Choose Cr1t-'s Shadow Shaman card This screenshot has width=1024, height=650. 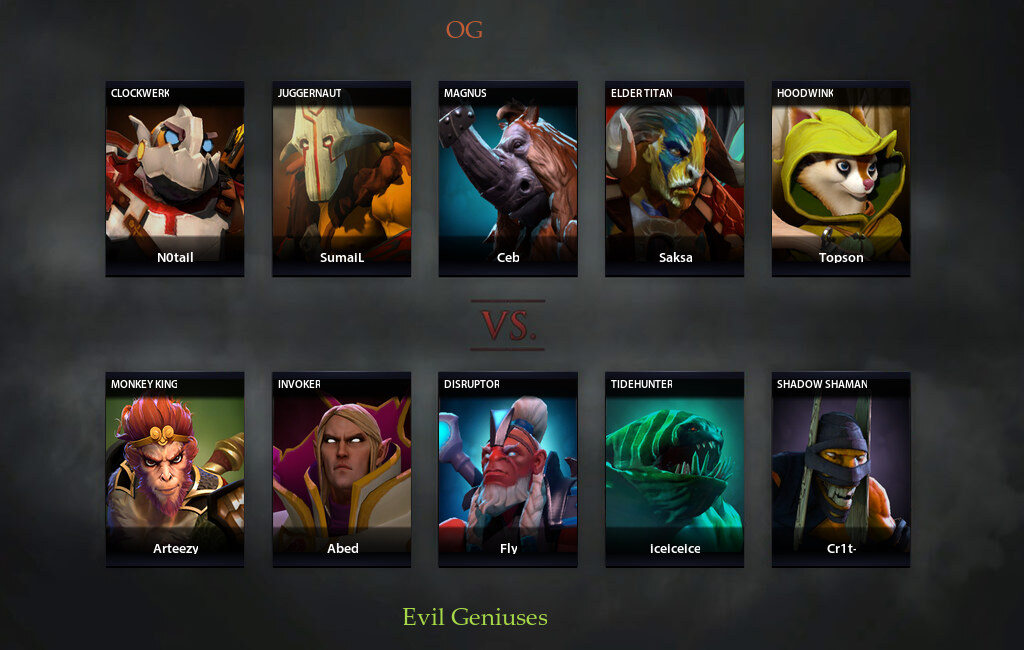tap(840, 469)
